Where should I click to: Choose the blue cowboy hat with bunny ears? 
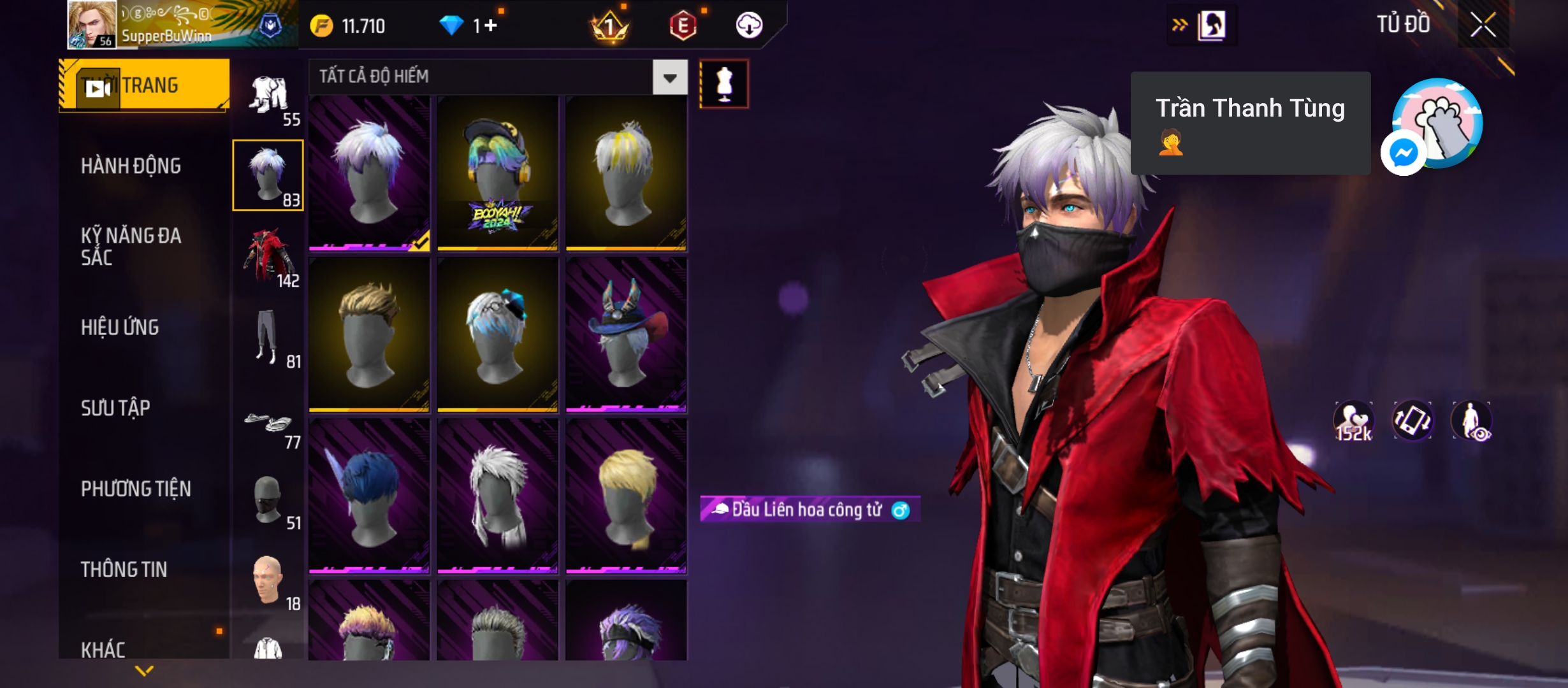pos(626,334)
